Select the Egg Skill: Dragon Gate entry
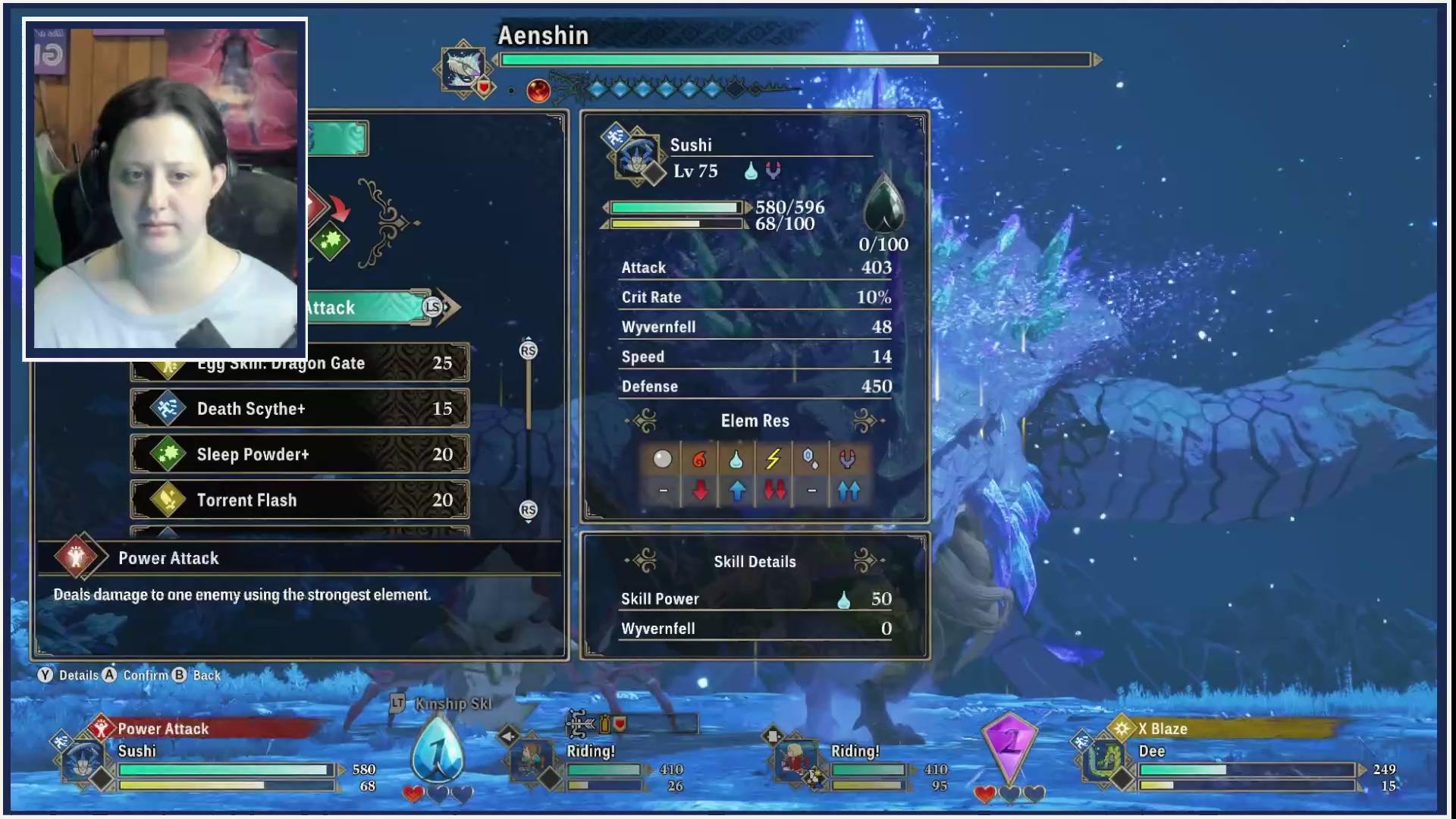 [300, 364]
